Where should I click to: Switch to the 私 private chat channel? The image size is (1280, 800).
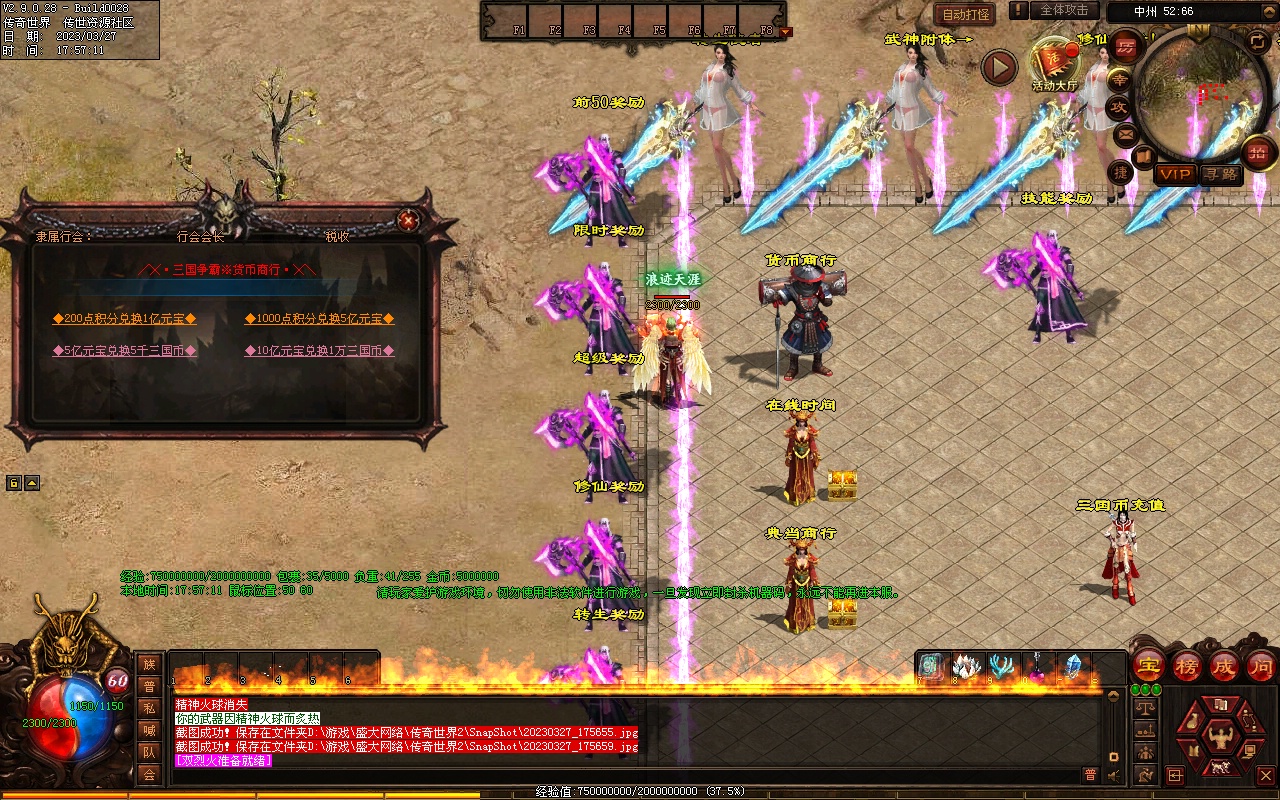click(x=149, y=708)
